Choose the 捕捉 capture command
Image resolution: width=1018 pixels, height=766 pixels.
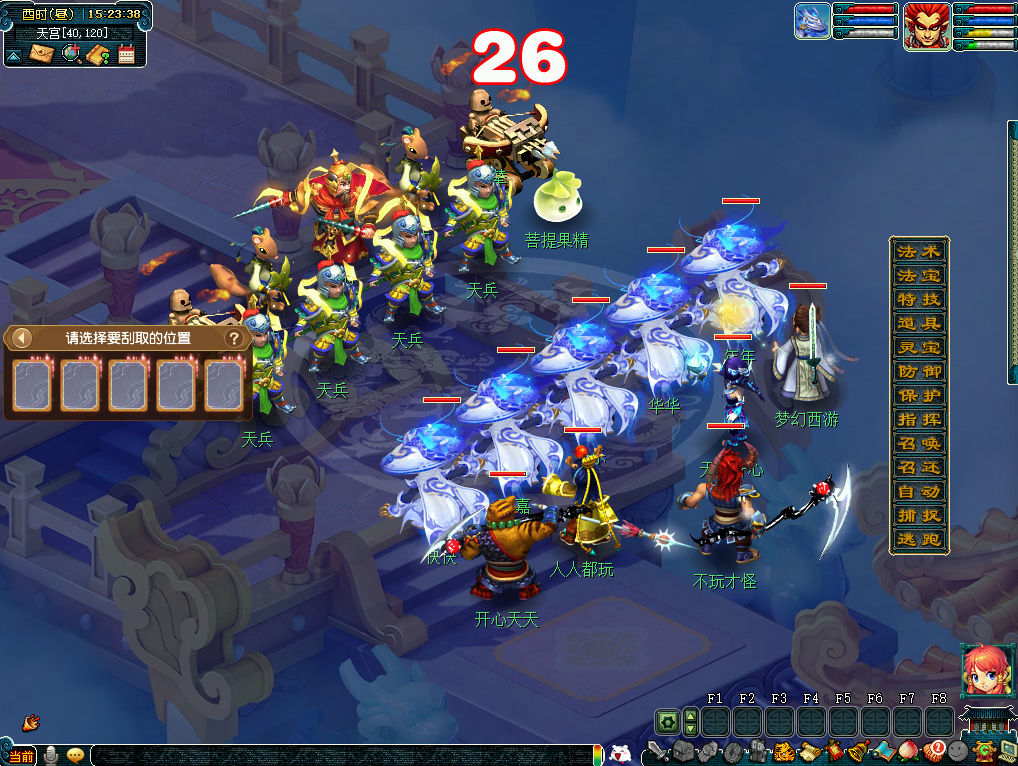pos(918,516)
